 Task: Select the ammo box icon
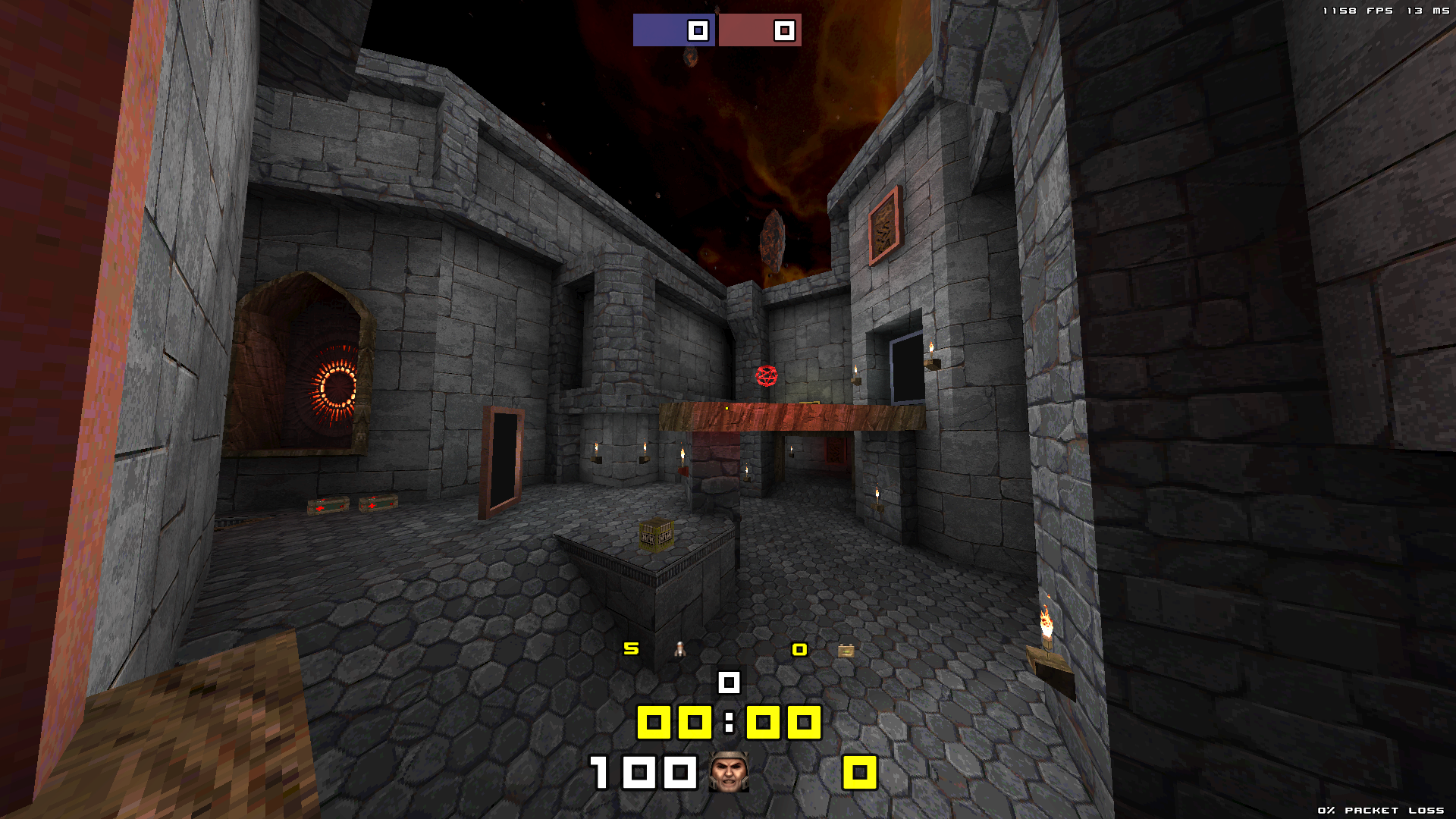click(846, 650)
